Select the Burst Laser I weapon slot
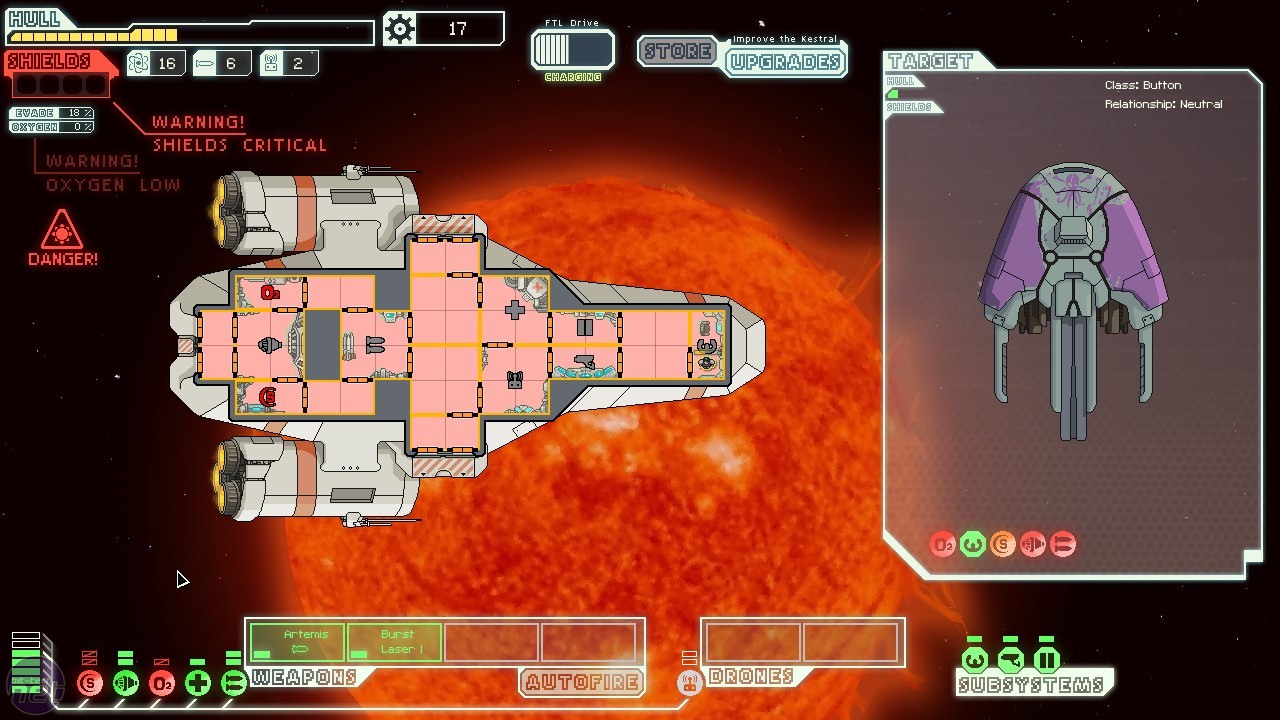 (395, 642)
